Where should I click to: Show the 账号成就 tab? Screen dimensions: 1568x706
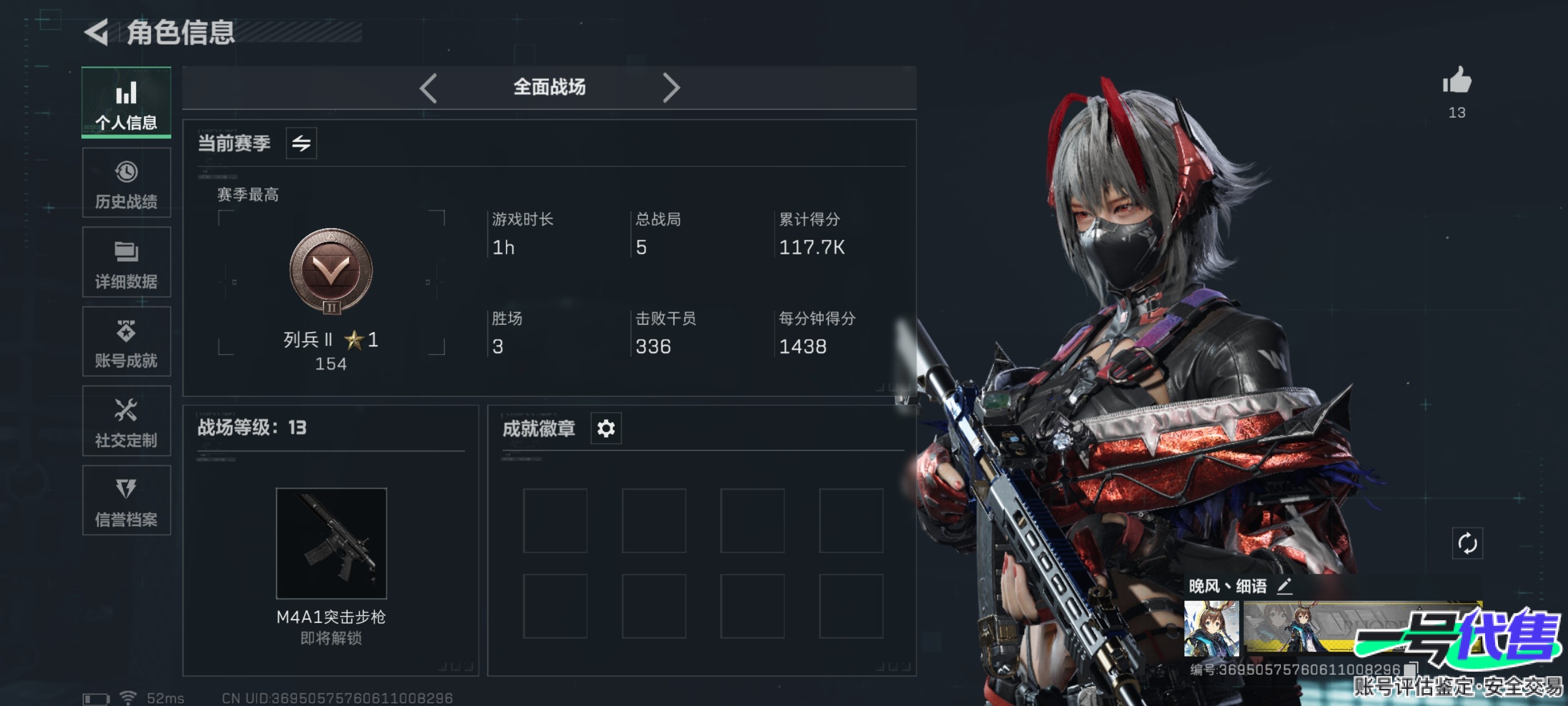(126, 342)
